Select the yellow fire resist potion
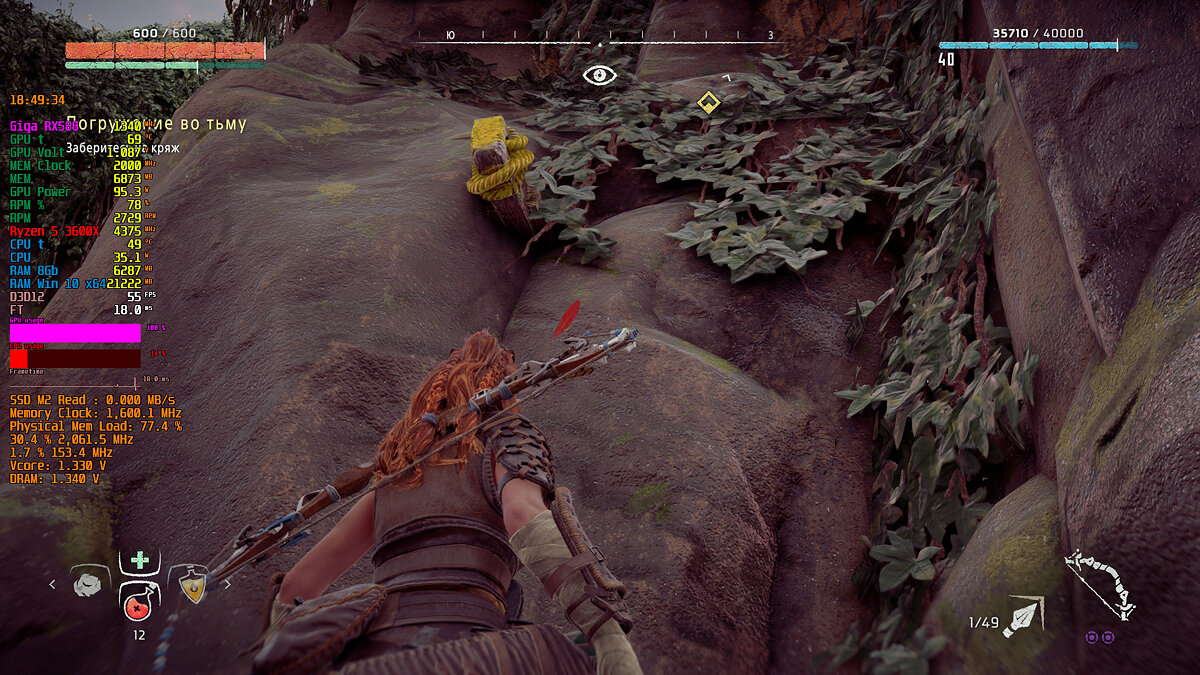 click(x=188, y=584)
